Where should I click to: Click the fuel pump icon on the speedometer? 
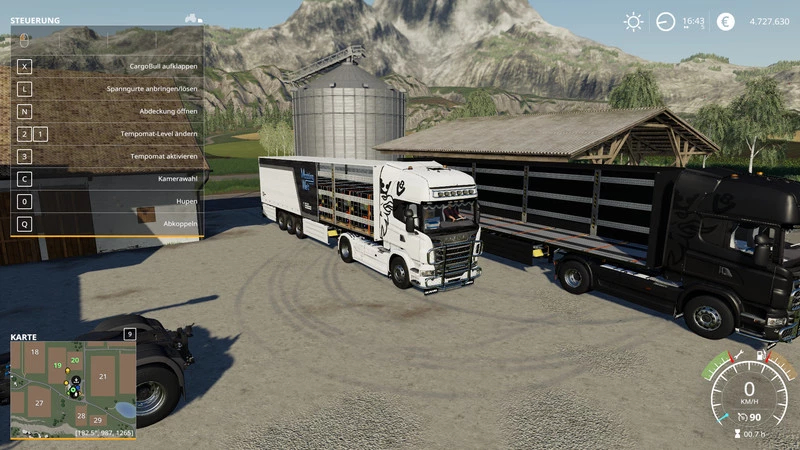tap(762, 355)
